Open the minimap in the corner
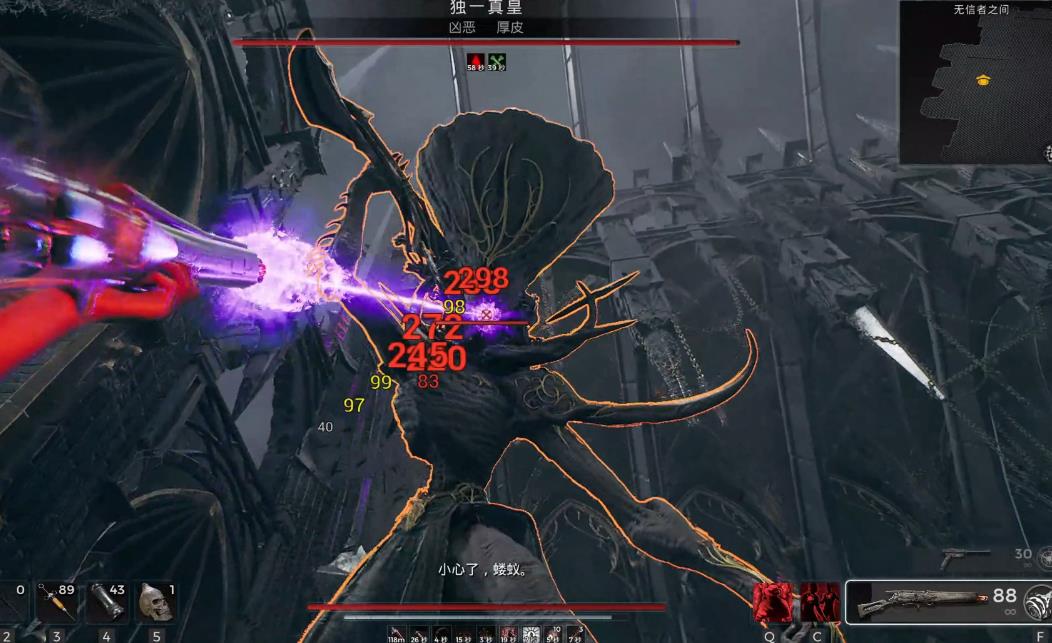This screenshot has width=1052, height=643. [x=975, y=82]
